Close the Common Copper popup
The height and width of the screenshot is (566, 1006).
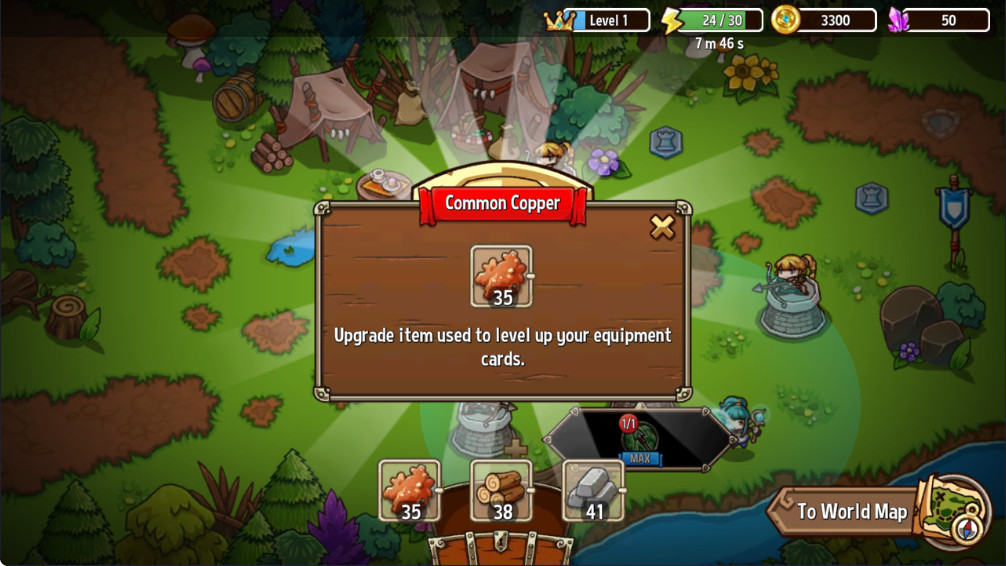click(662, 227)
